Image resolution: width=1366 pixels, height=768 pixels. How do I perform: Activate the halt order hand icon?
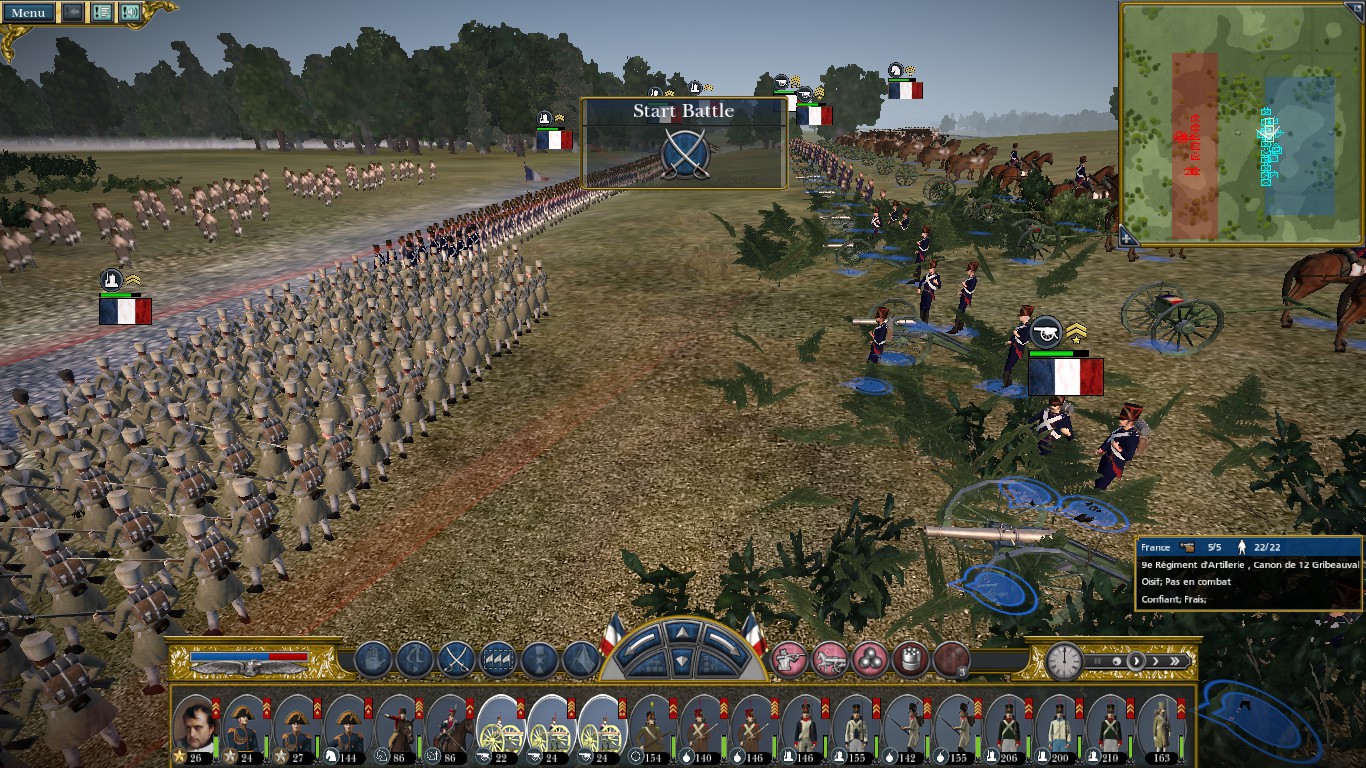pos(372,660)
